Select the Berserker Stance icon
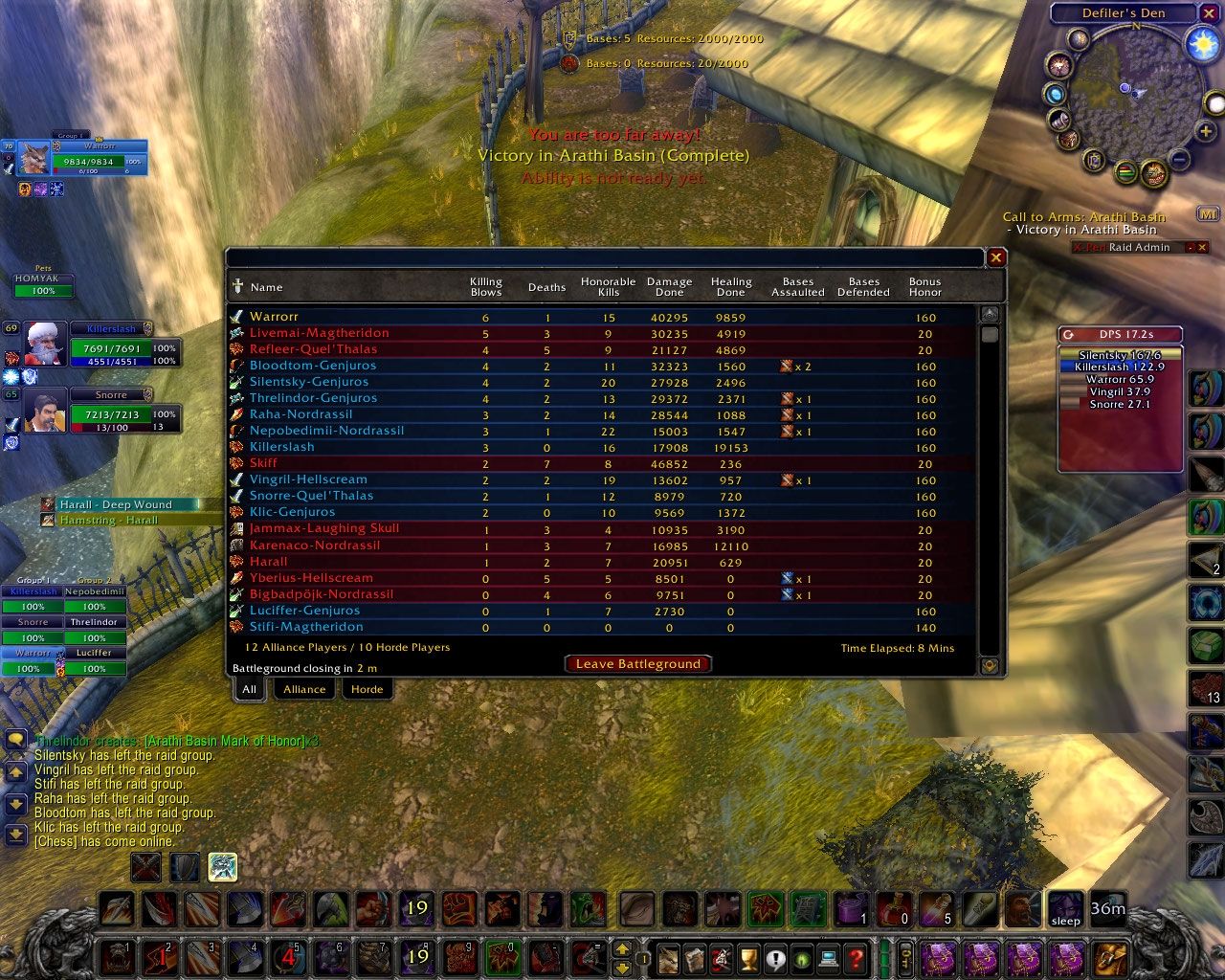 pos(223,867)
